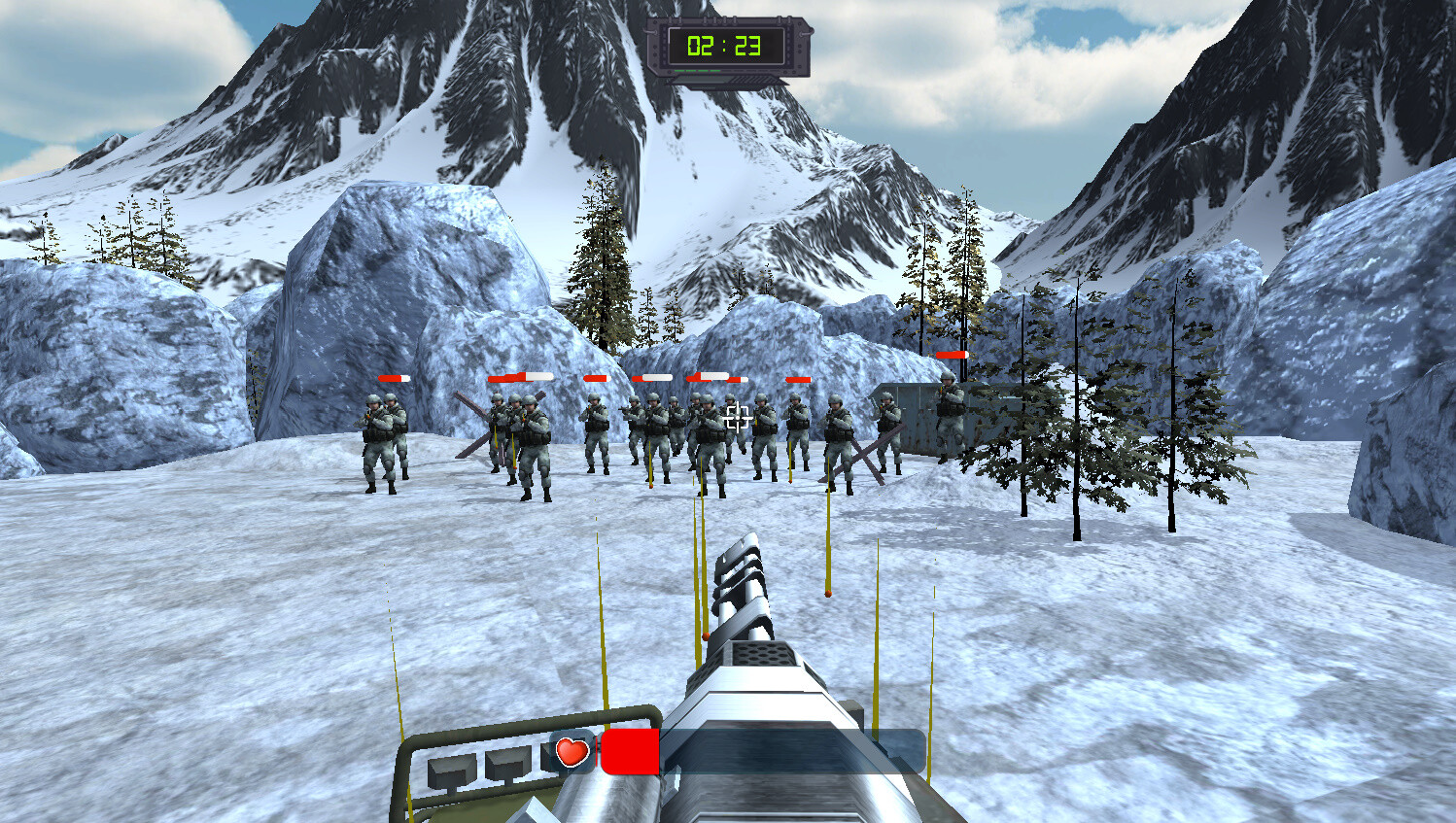
Task: Click the military truck roof rack boxes
Action: [x=476, y=768]
